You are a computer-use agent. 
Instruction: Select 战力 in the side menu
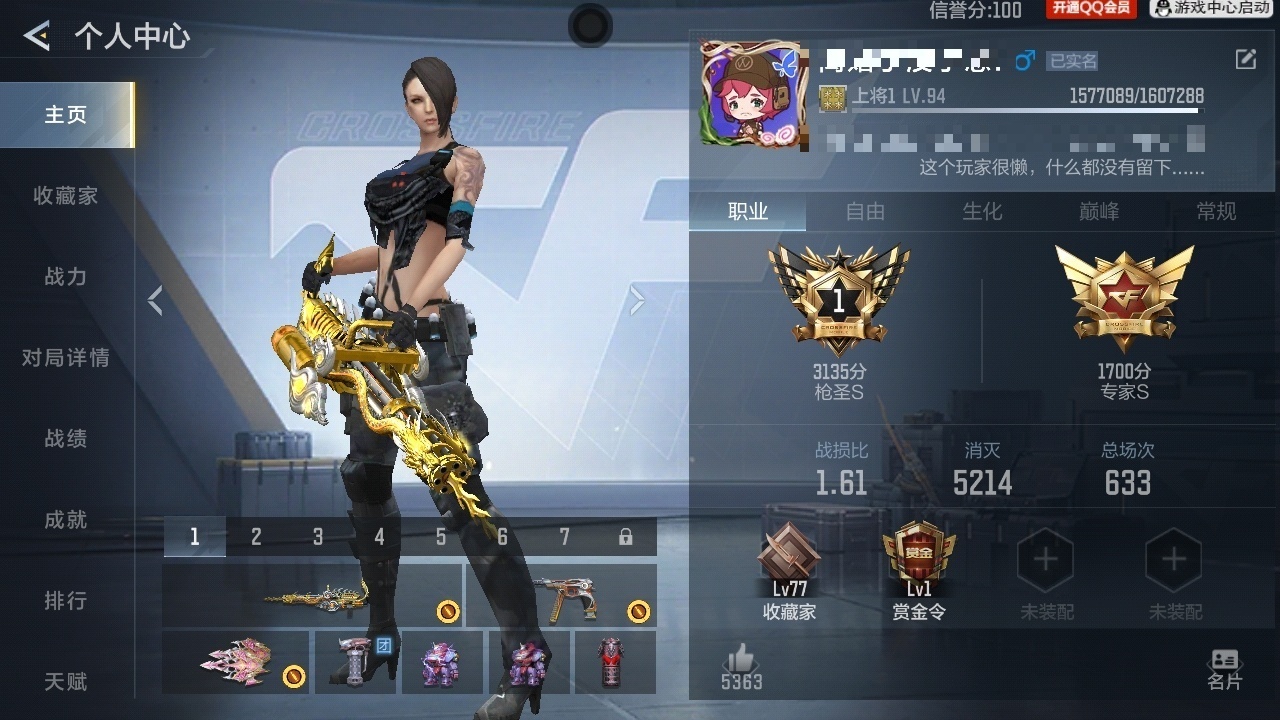point(66,277)
